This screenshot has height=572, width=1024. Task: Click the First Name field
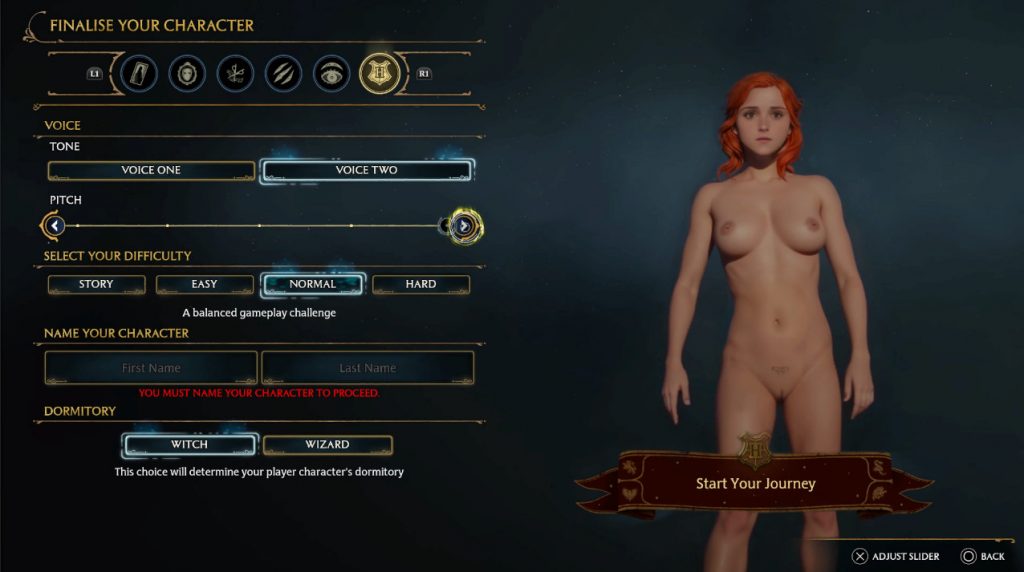click(x=151, y=368)
